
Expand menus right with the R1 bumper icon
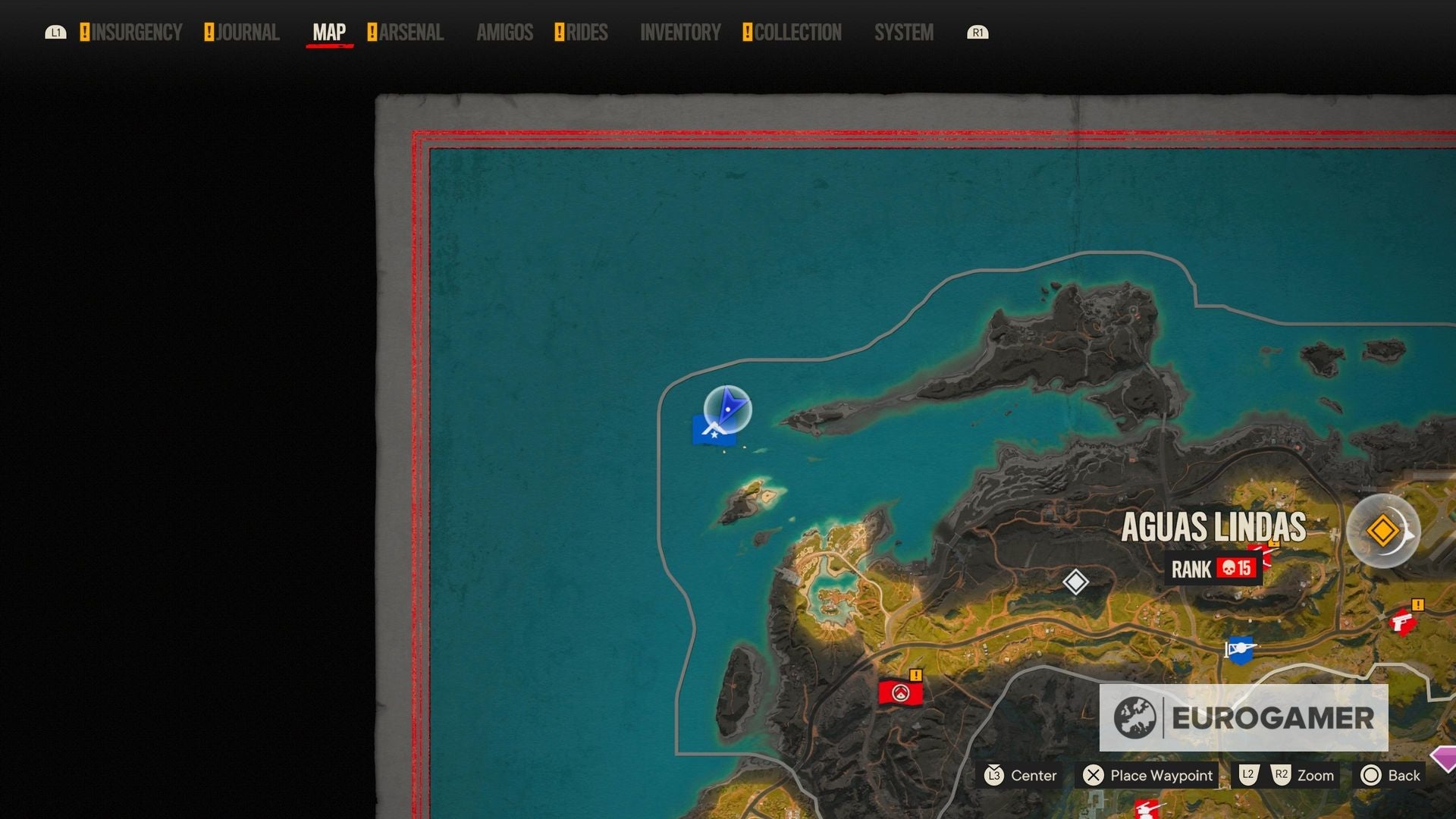coord(977,33)
